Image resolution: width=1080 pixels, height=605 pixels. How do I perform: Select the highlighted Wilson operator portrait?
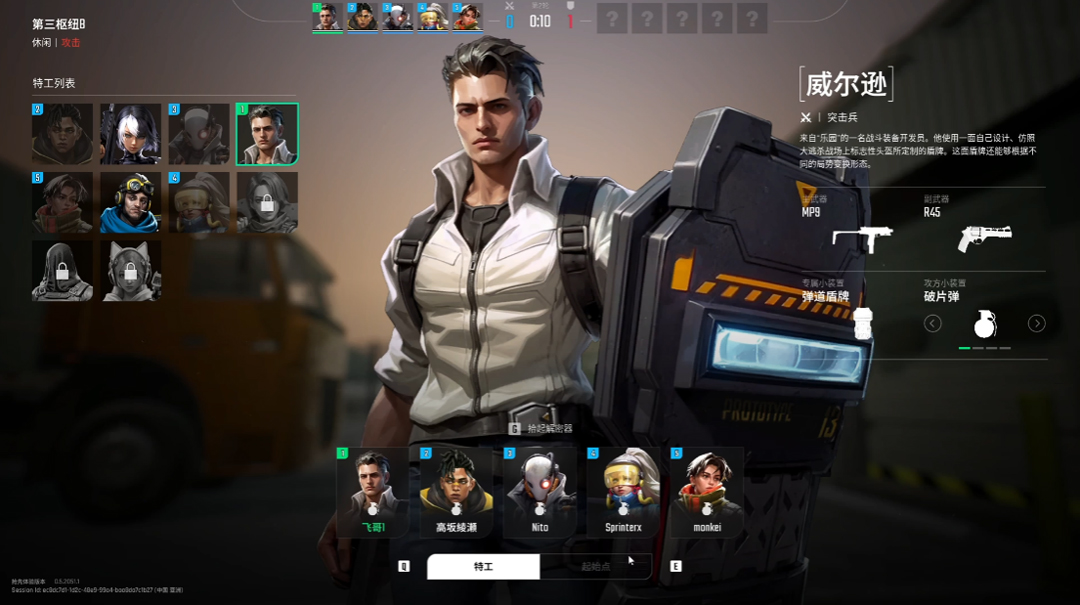coord(267,134)
